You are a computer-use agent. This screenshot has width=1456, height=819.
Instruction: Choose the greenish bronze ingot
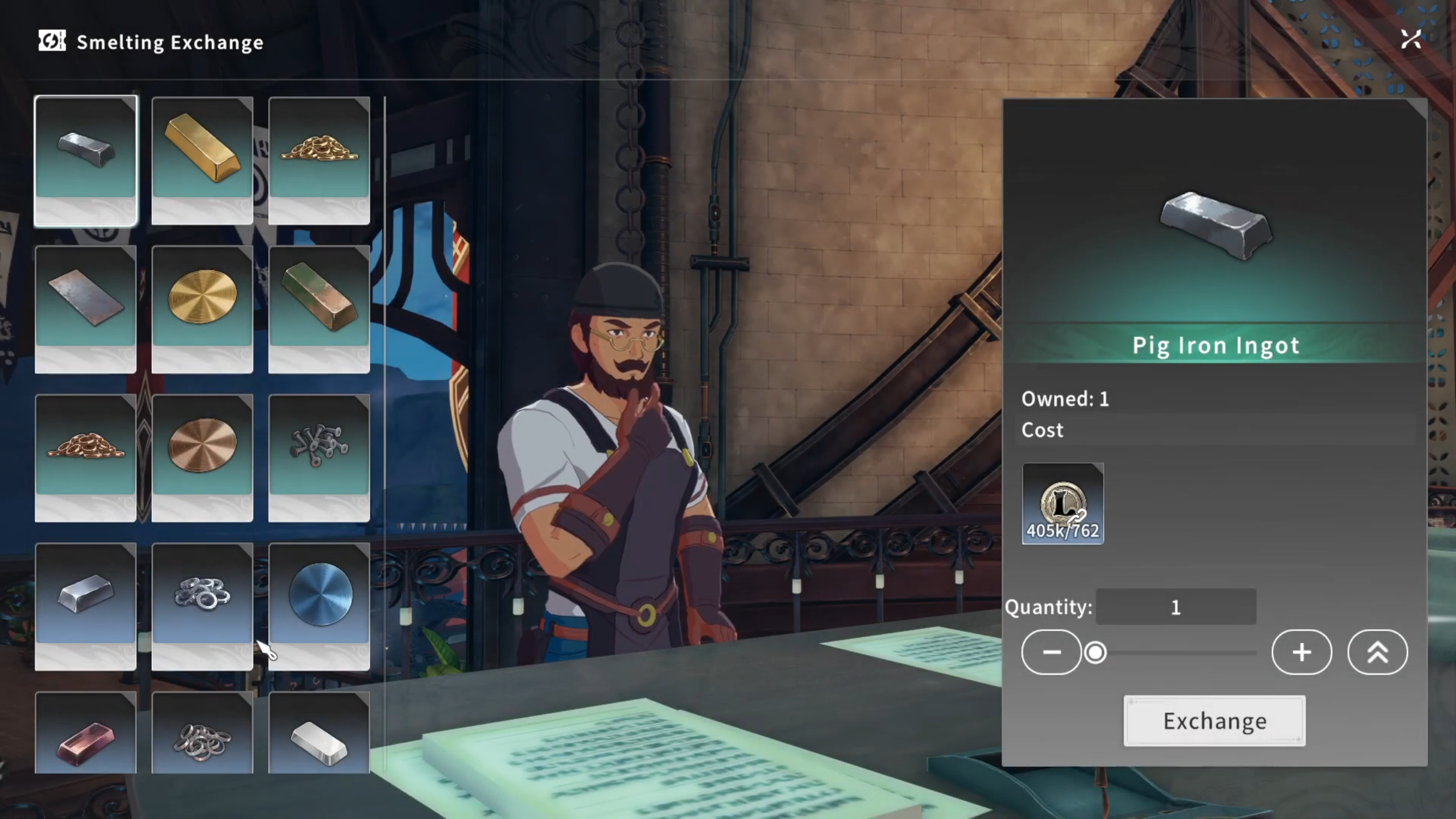pos(319,309)
